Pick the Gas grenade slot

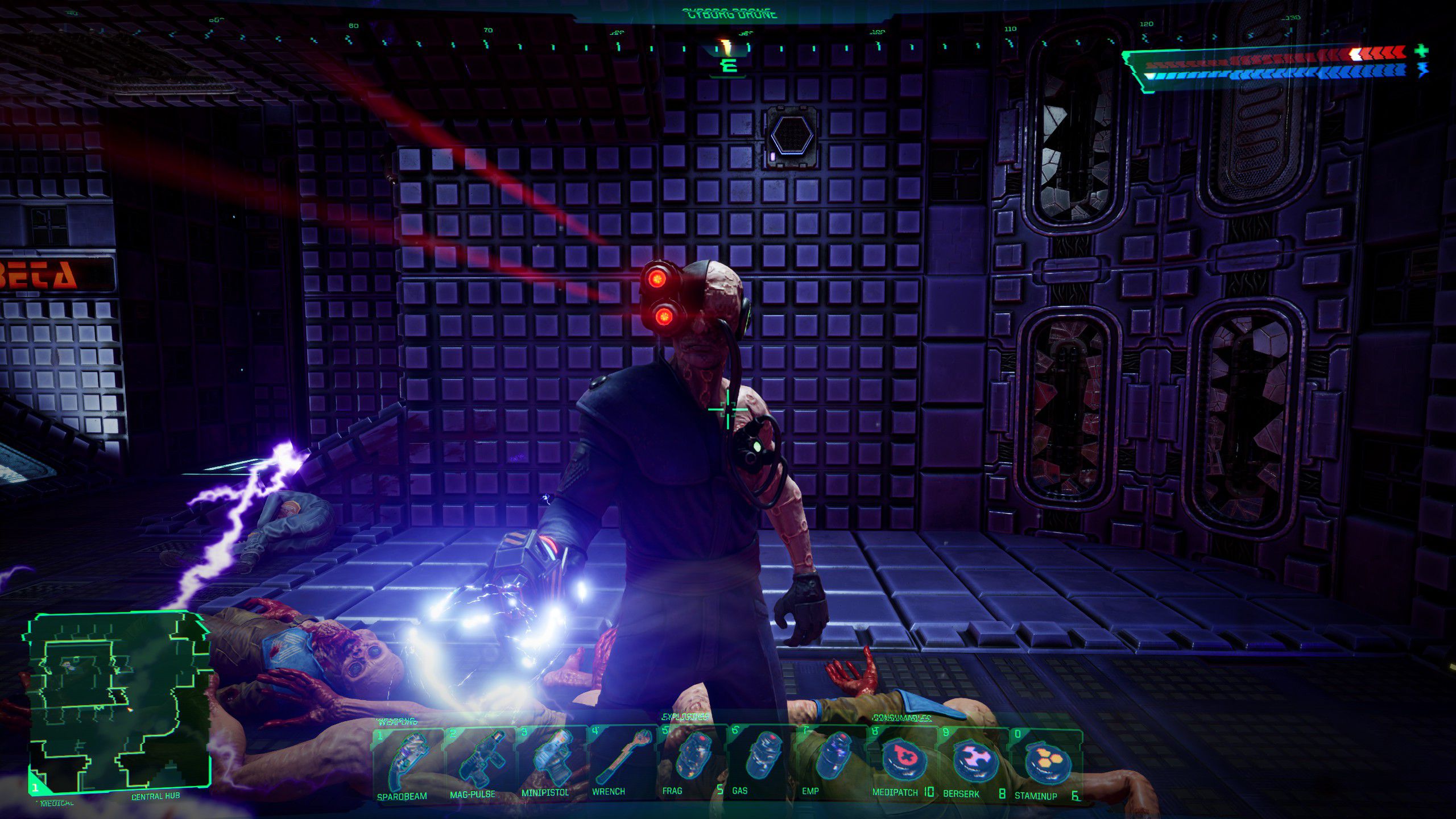(762, 762)
